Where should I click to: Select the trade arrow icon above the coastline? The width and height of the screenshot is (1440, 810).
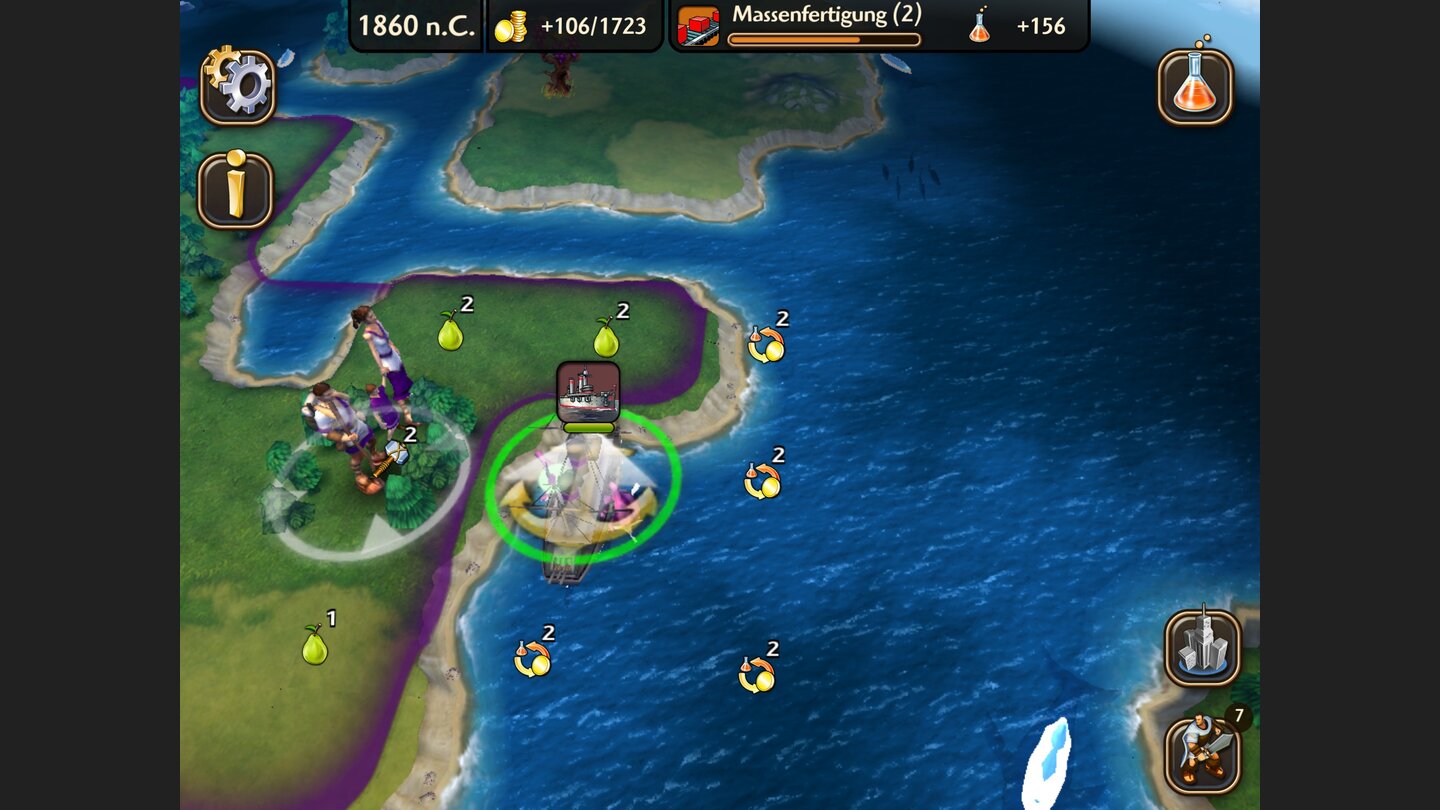point(765,345)
